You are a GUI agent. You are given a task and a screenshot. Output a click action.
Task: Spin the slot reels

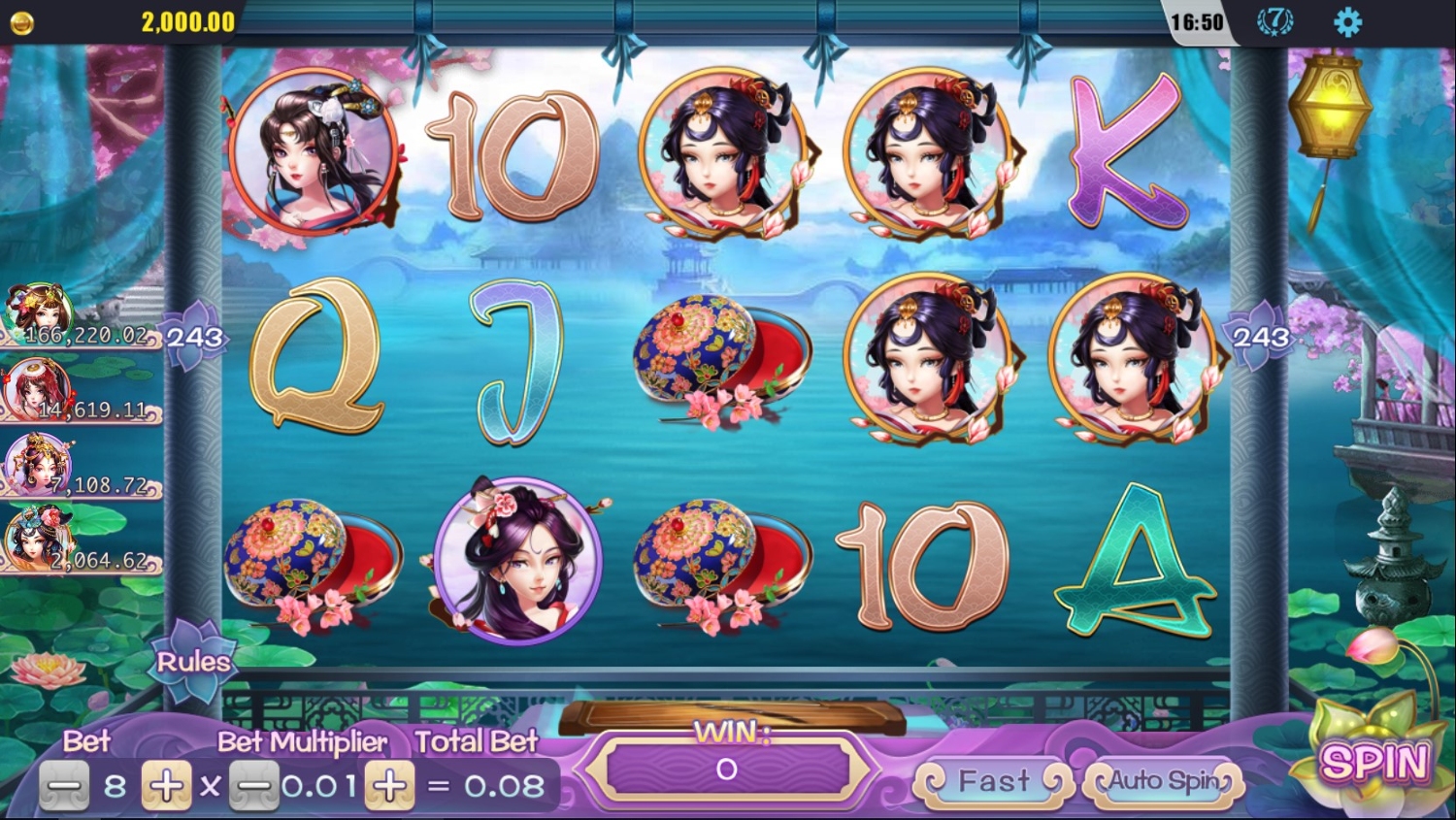(x=1374, y=762)
